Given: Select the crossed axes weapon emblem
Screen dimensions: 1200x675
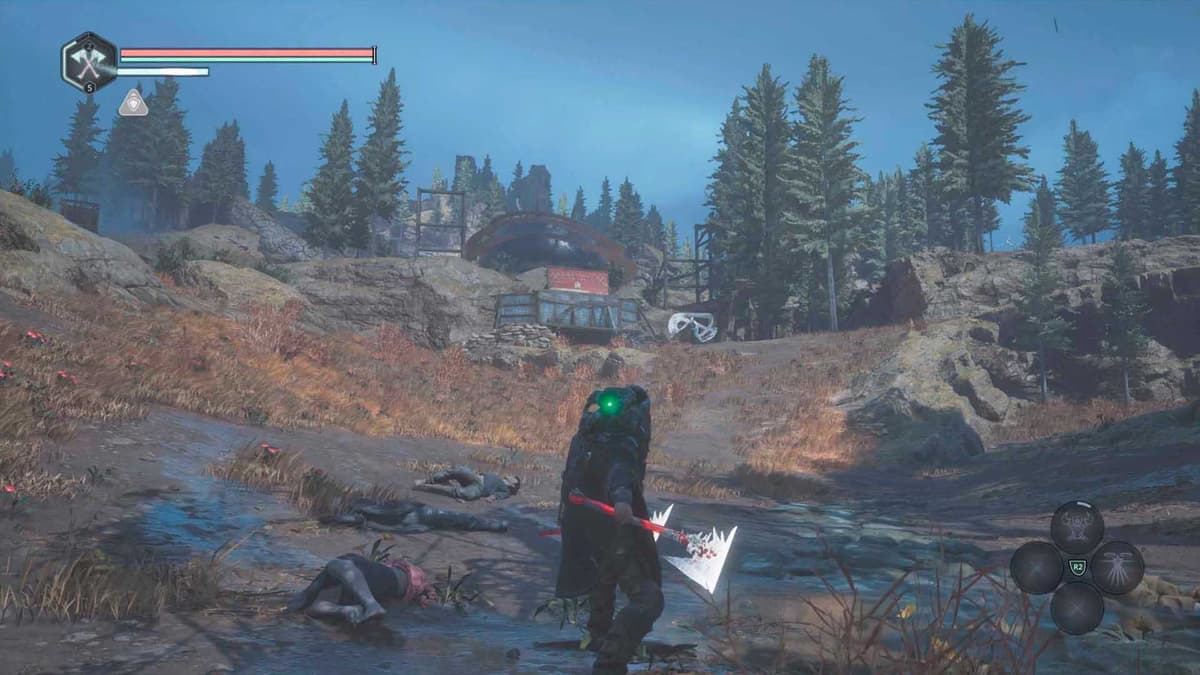Looking at the screenshot, I should click(89, 63).
